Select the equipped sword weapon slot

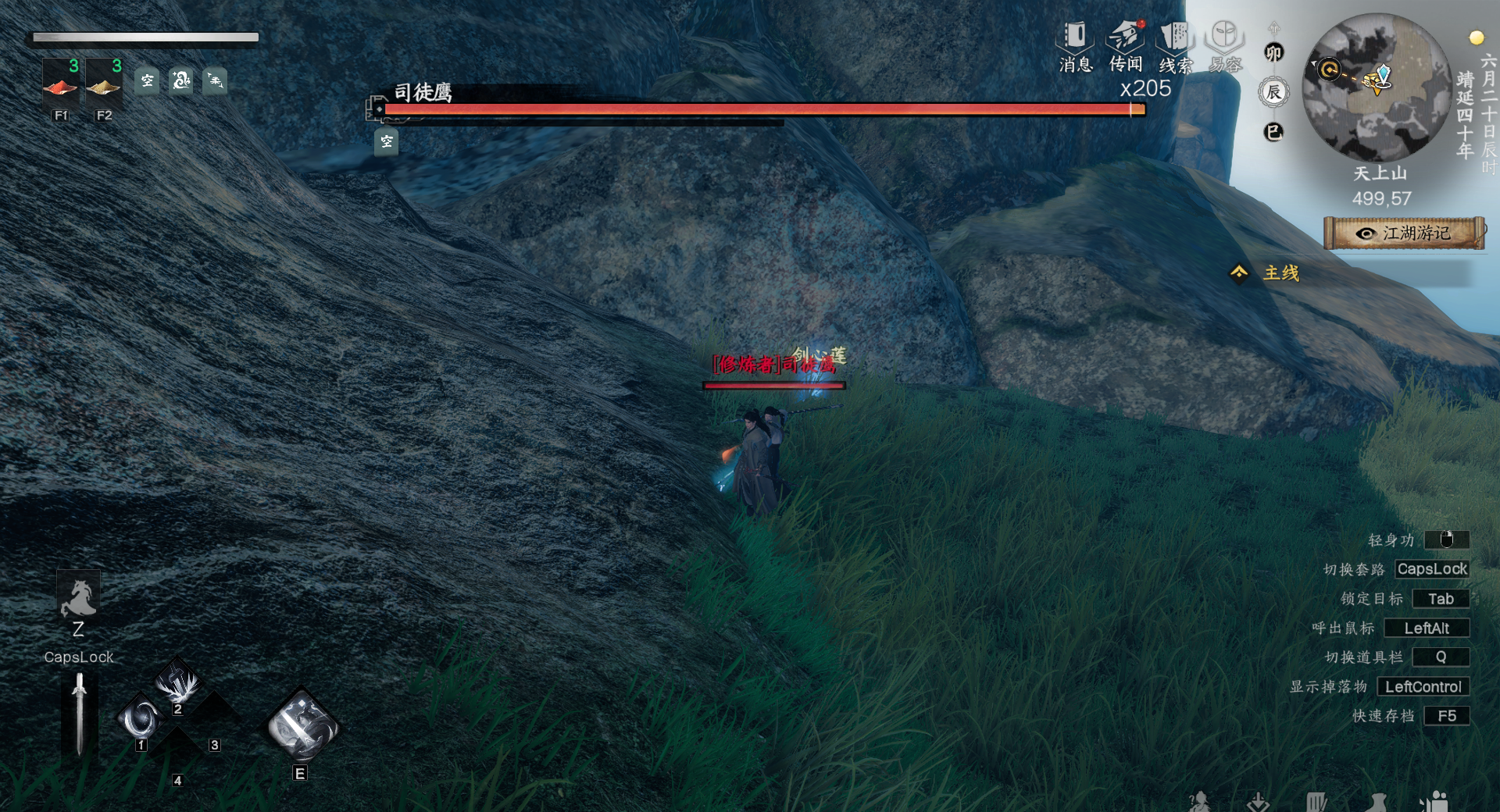coord(79,714)
